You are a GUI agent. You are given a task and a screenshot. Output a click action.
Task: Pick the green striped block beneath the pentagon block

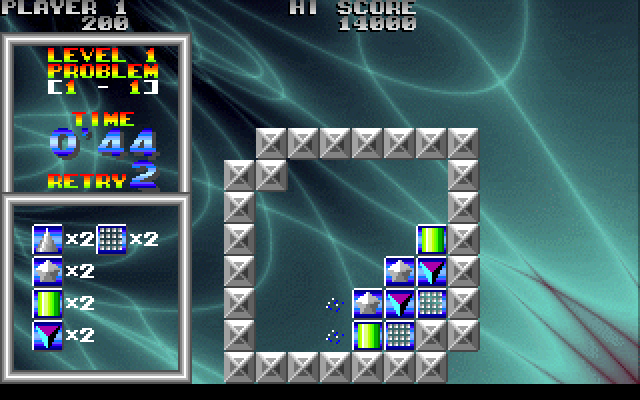(368, 336)
